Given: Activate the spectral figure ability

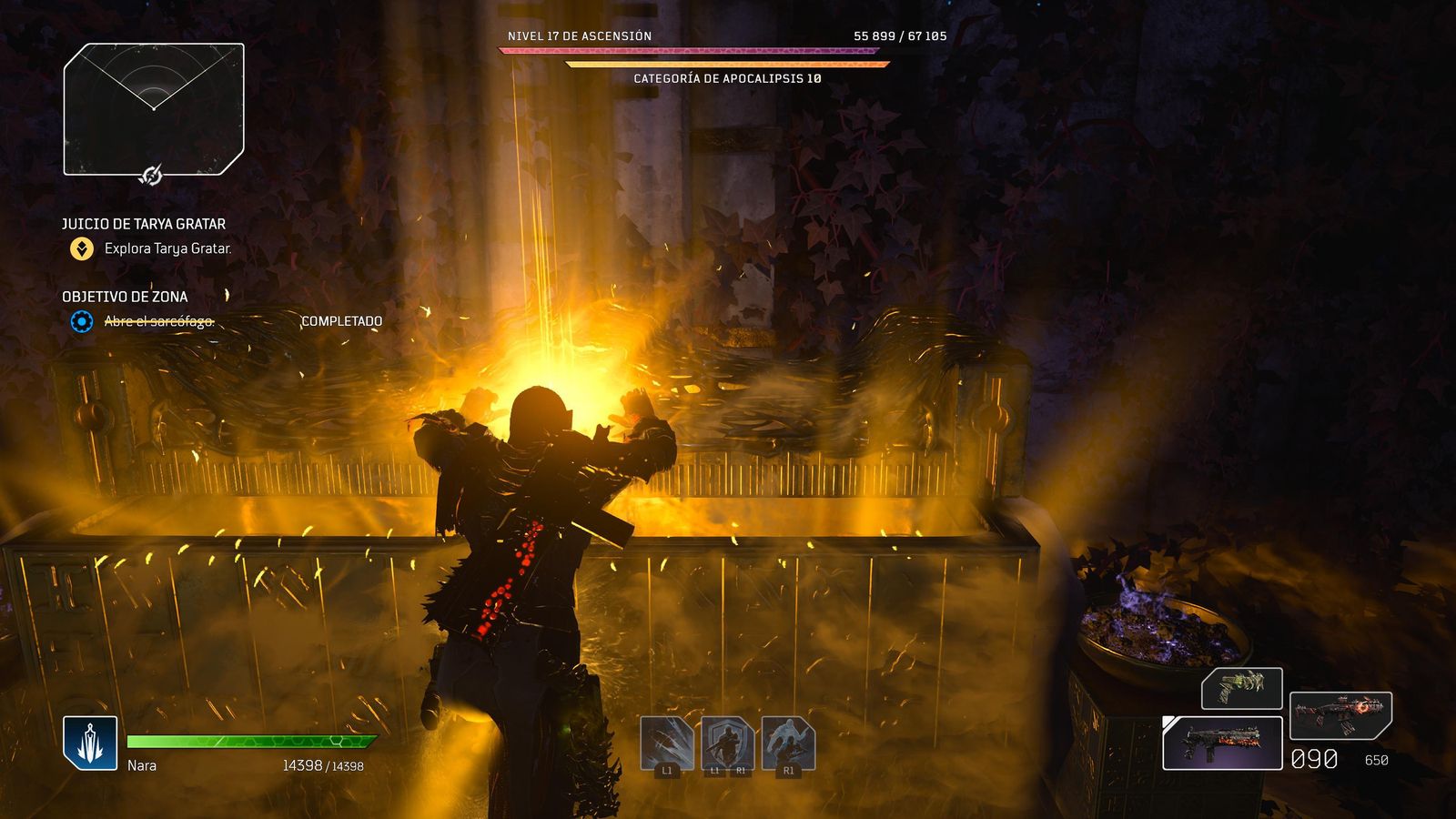Looking at the screenshot, I should click(788, 743).
